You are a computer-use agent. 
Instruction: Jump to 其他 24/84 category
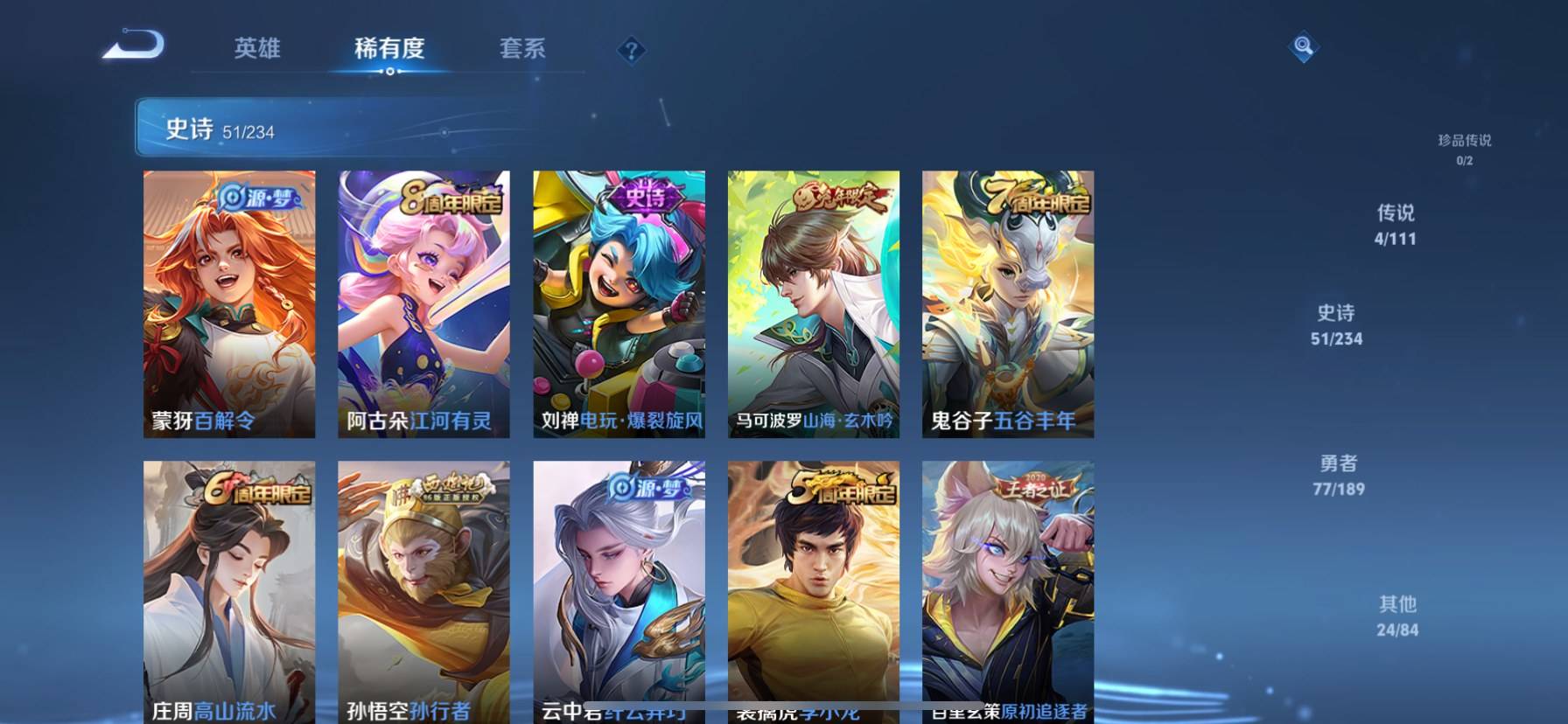(x=1397, y=616)
